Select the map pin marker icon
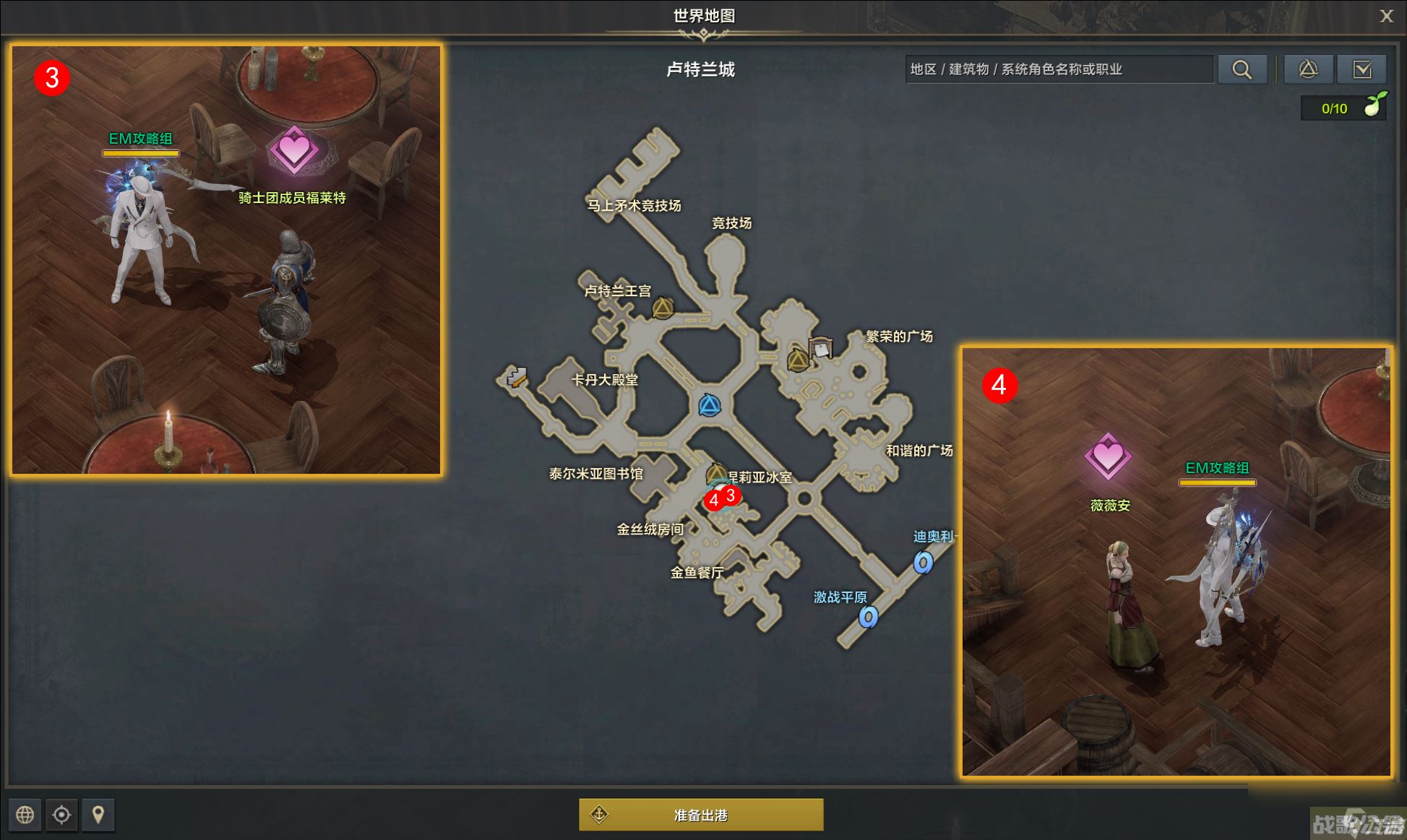The height and width of the screenshot is (840, 1407). (99, 815)
